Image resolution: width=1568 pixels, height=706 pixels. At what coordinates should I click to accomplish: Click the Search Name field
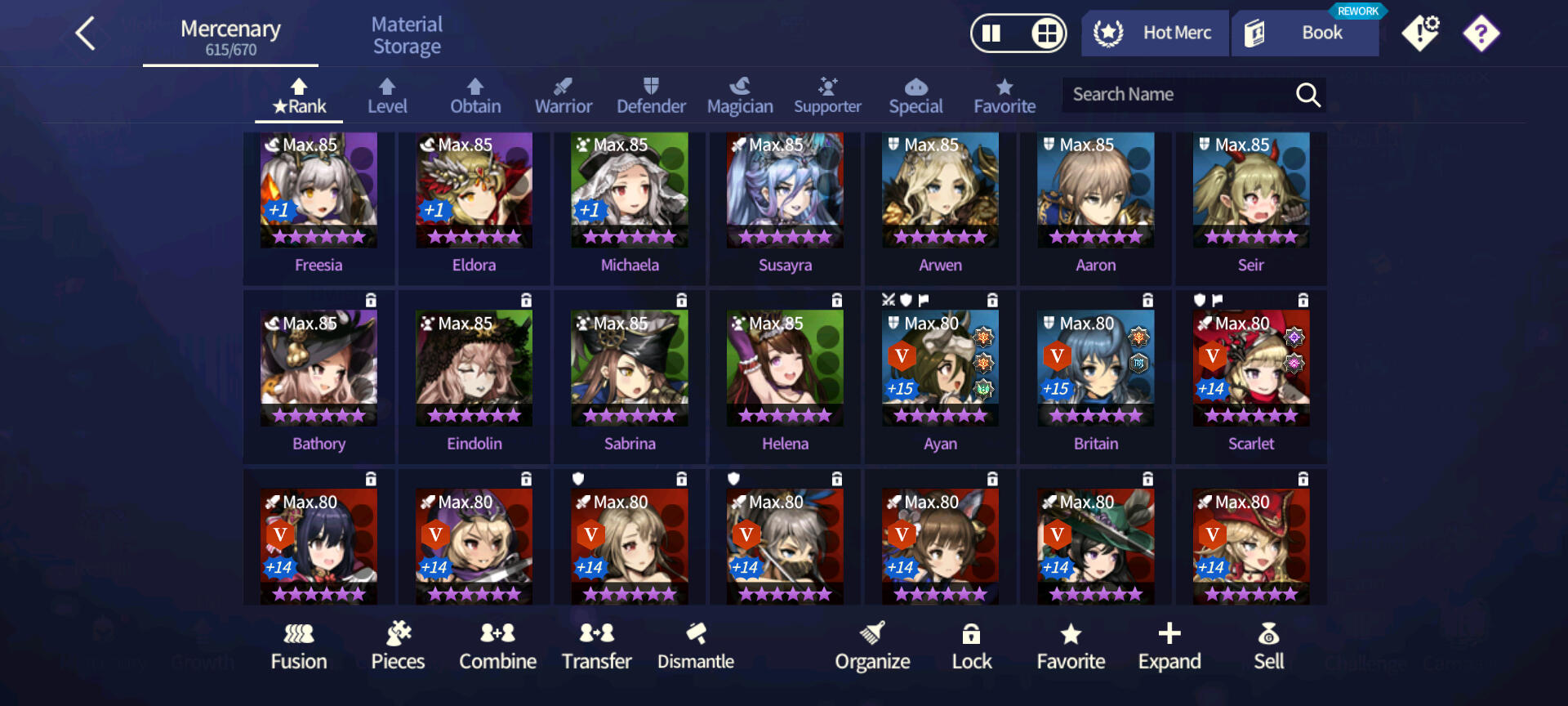[x=1176, y=95]
